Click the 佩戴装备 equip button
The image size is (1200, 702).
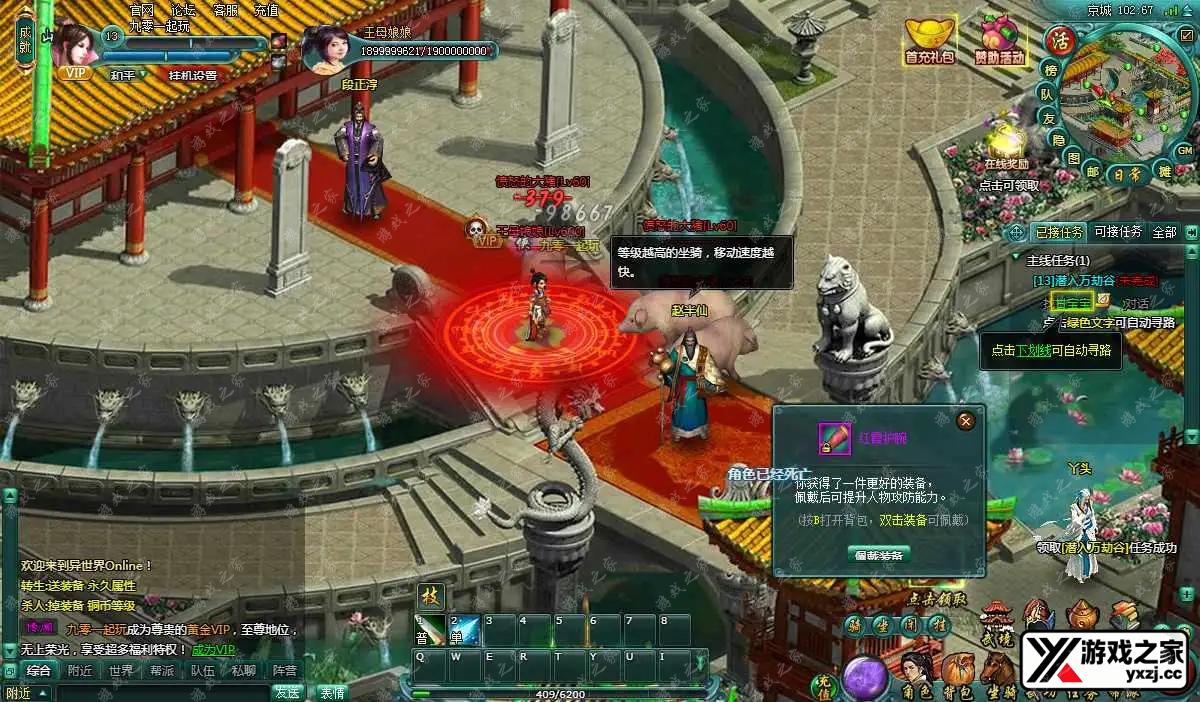point(879,554)
